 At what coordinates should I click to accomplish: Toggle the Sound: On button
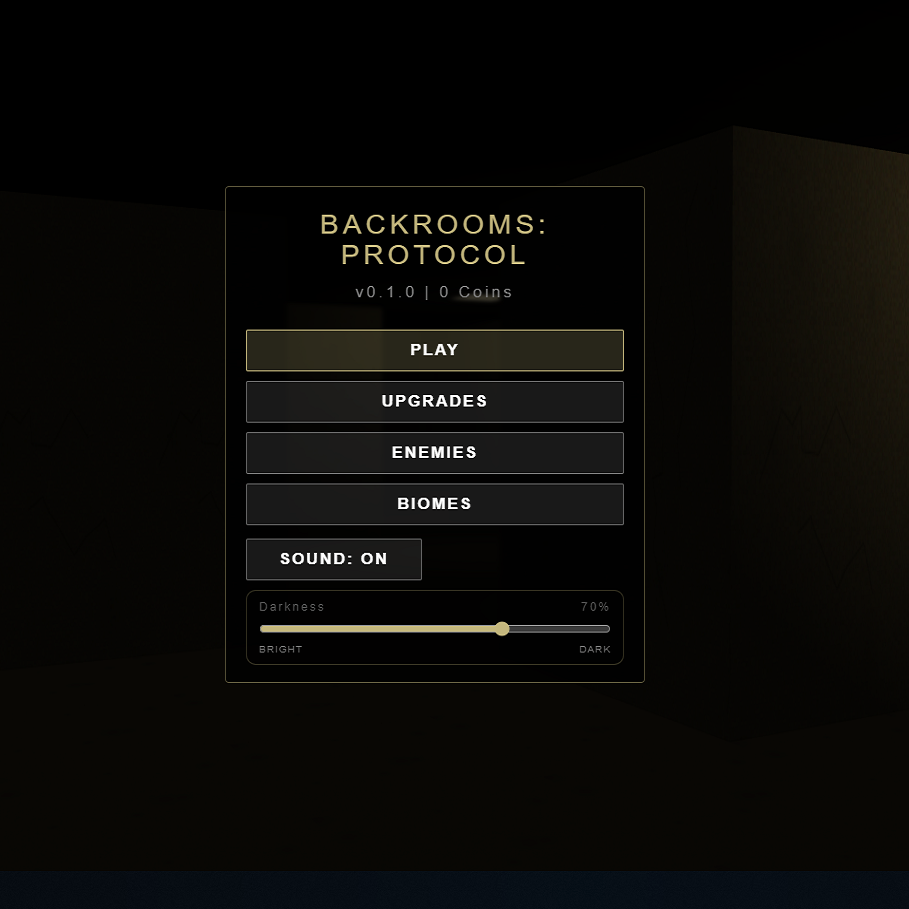click(x=333, y=559)
